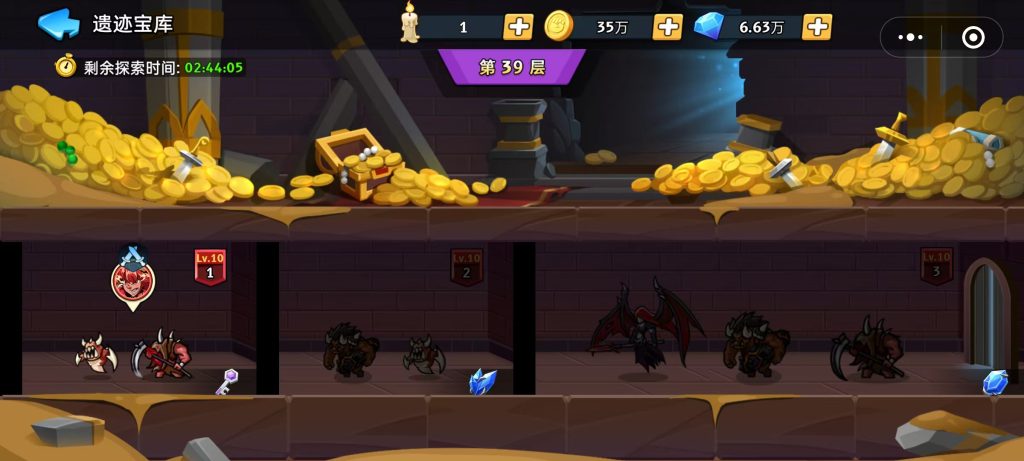Add blue diamonds with plus button
1024x461 pixels.
[817, 27]
